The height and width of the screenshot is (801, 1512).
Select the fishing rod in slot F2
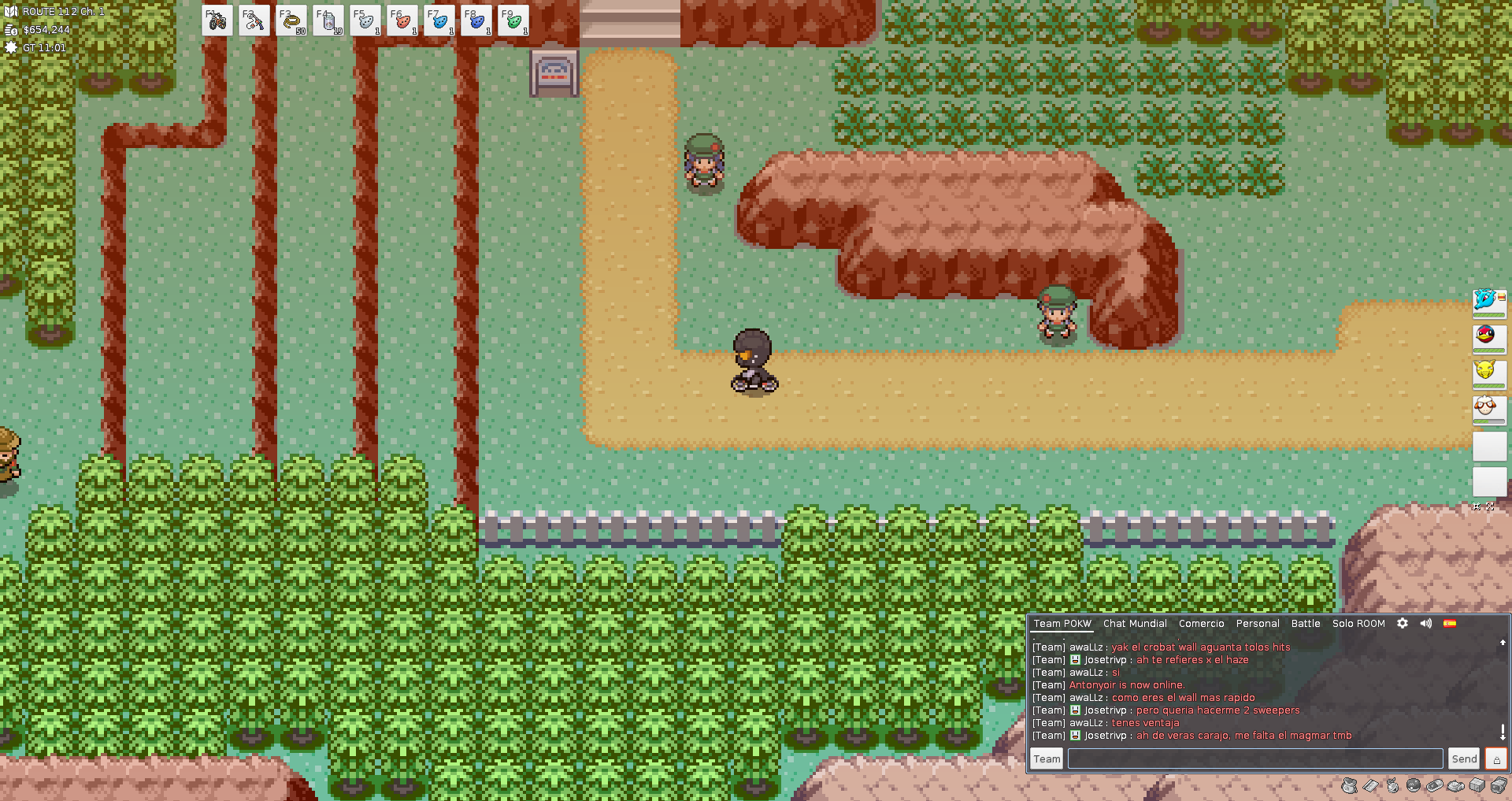point(254,20)
